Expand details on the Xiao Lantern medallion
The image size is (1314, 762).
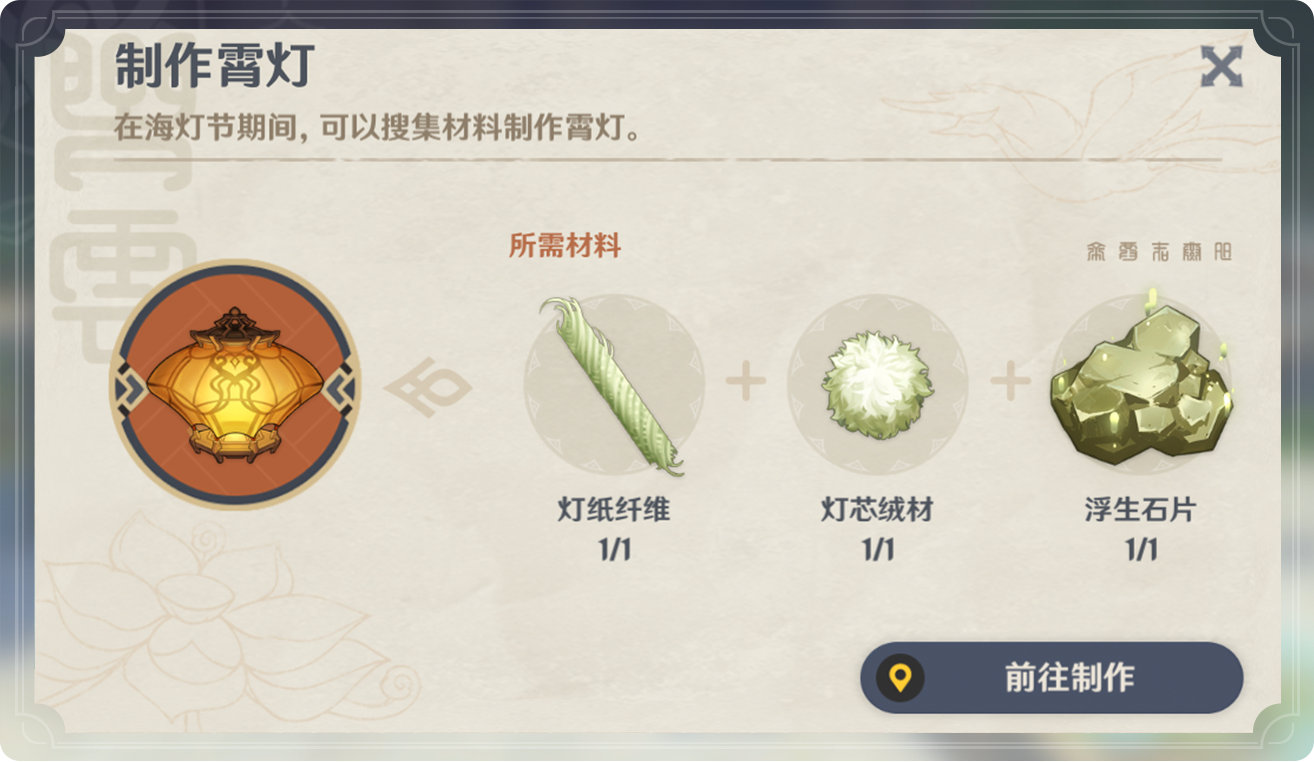tap(230, 383)
